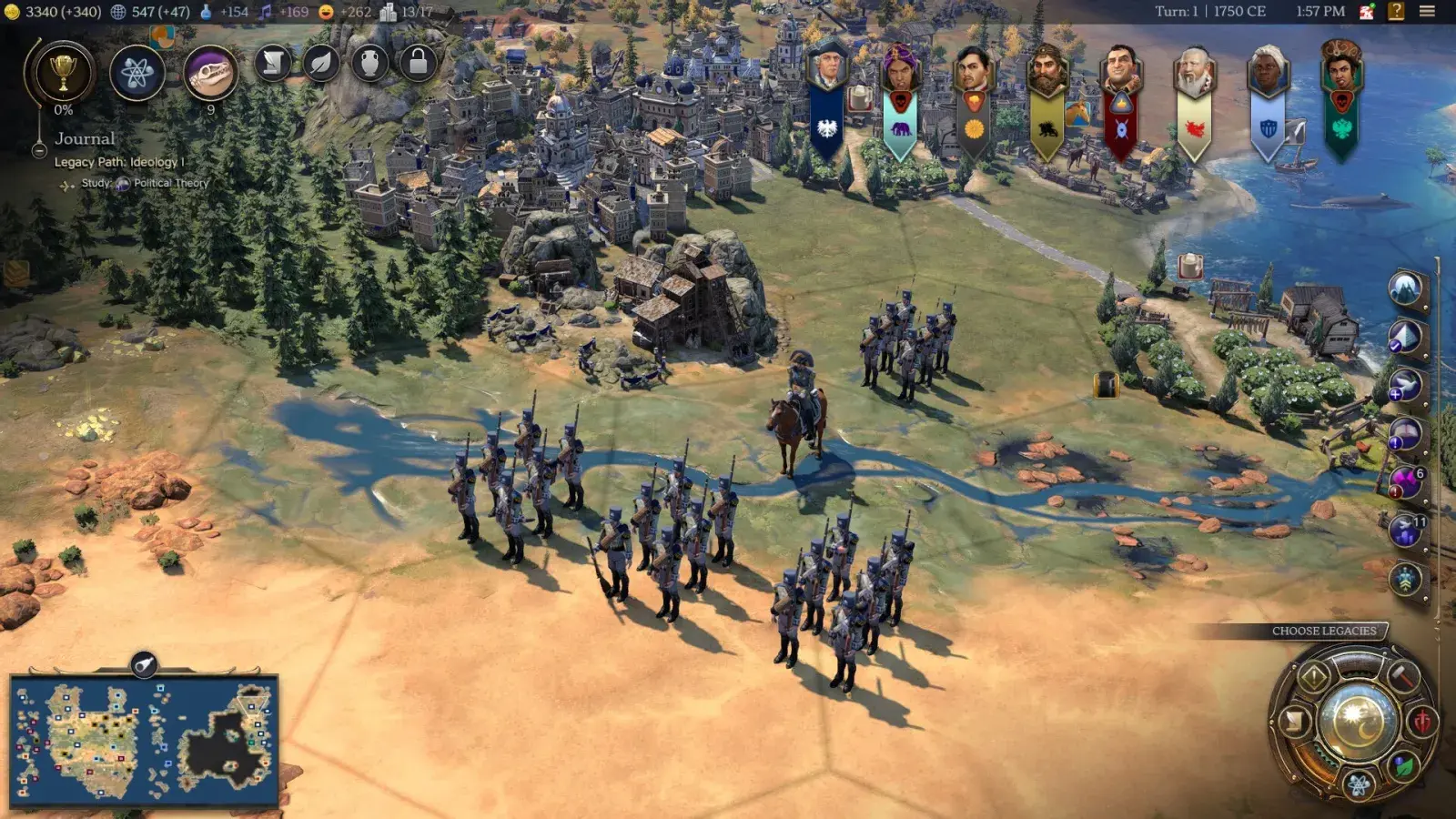
Task: Click the leaf icon in the top-left toolbar
Action: (x=320, y=65)
